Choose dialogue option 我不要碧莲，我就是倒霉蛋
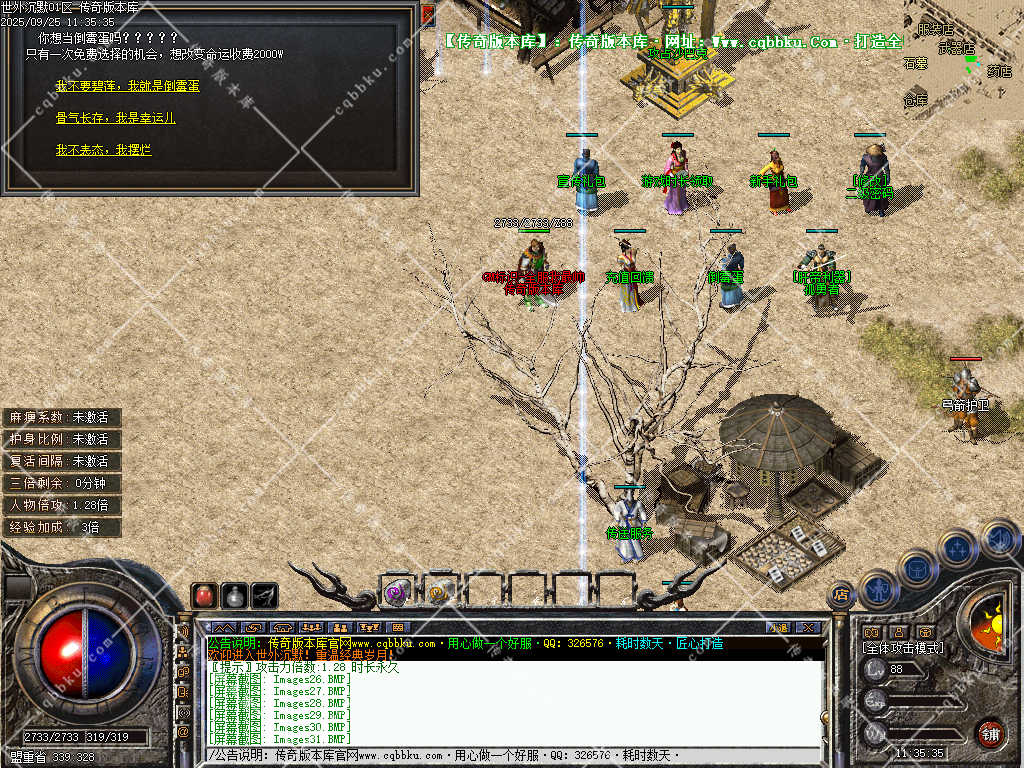Viewport: 1024px width, 768px height. (127, 87)
